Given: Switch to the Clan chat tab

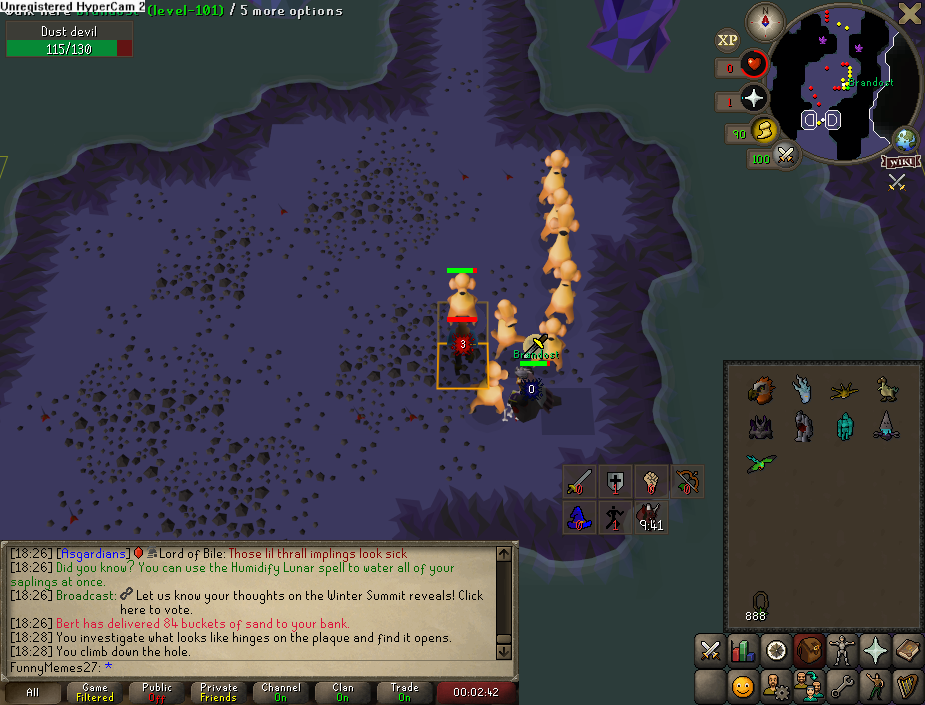Looking at the screenshot, I should [343, 692].
